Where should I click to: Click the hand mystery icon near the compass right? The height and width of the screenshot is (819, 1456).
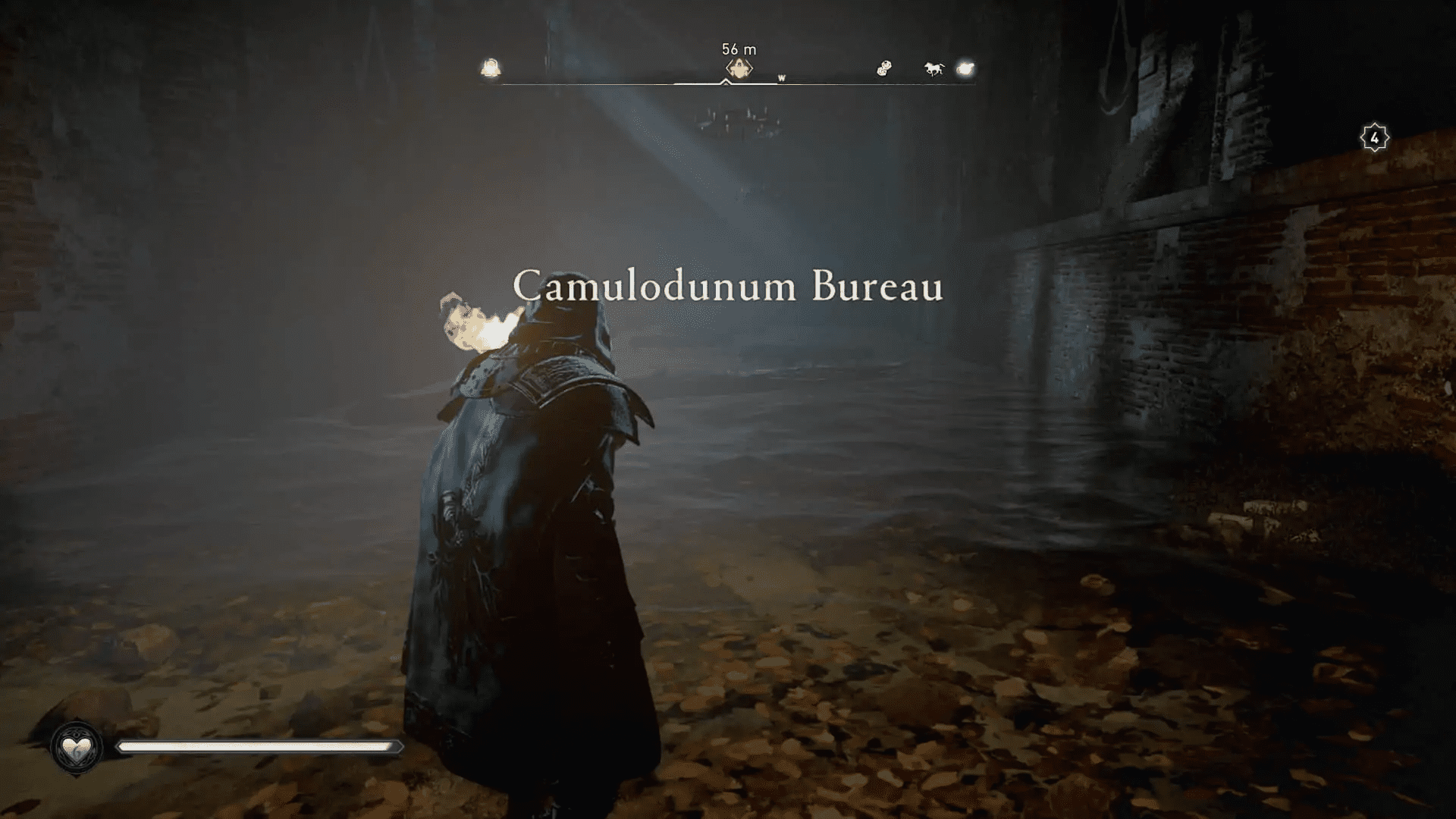tap(882, 67)
